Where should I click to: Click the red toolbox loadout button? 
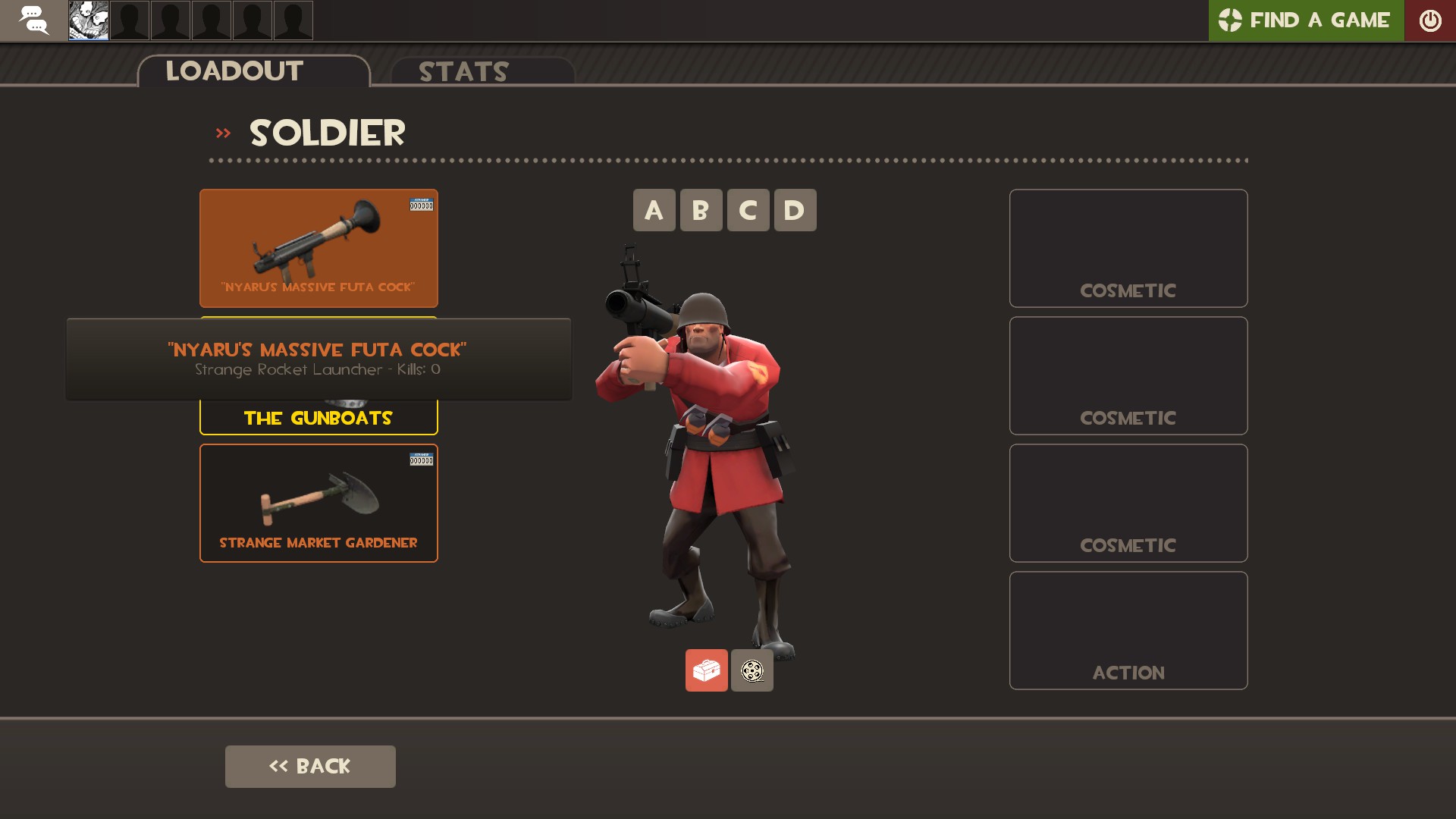point(706,670)
